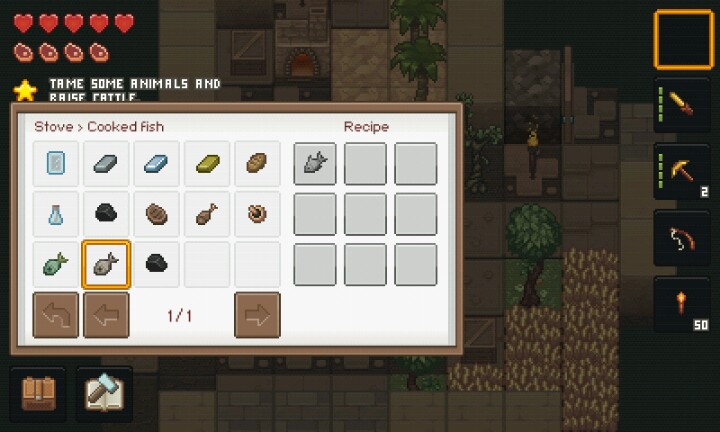Select the highlighted cooked fish recipe

click(x=106, y=264)
